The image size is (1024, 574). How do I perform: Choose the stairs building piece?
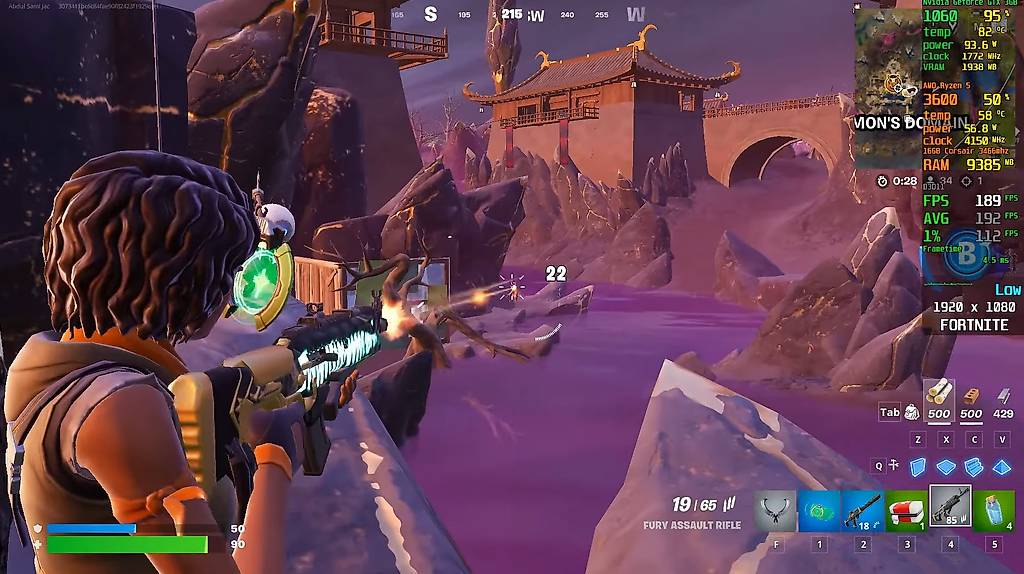click(x=974, y=466)
